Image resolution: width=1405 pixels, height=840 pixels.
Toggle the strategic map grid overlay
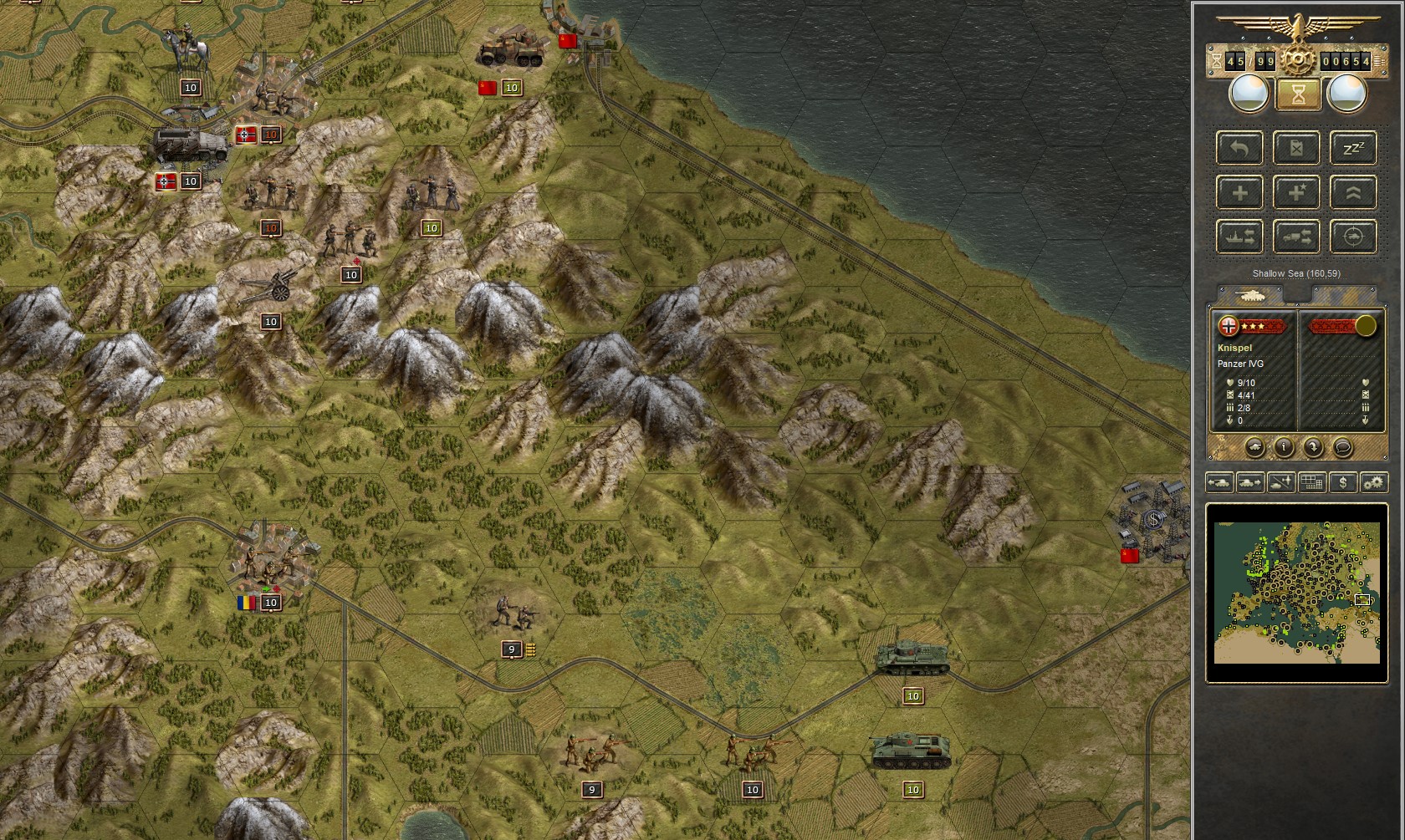click(x=1310, y=482)
